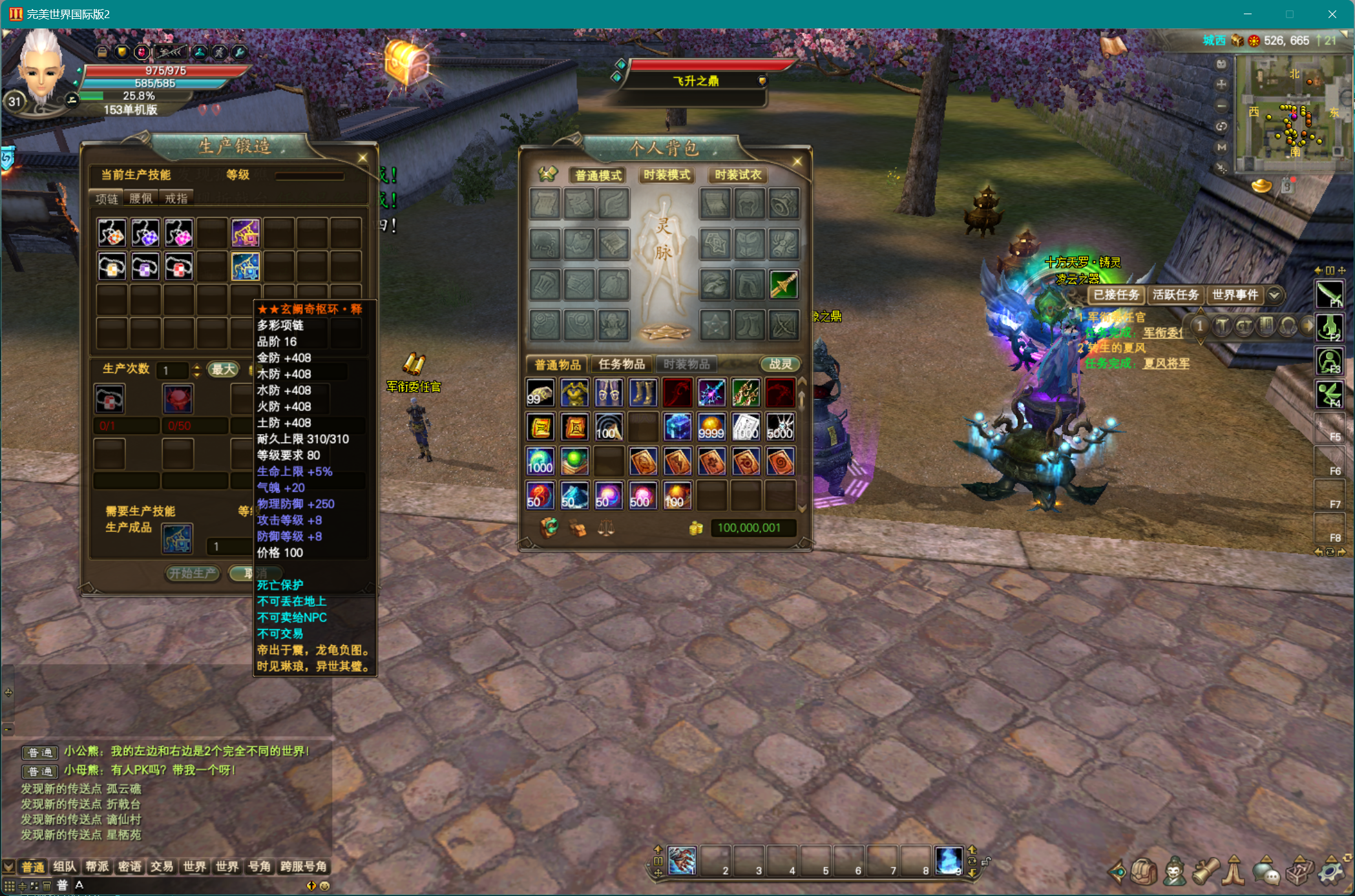Select the equipped green sword weapon slot
The image size is (1355, 896).
[x=784, y=284]
